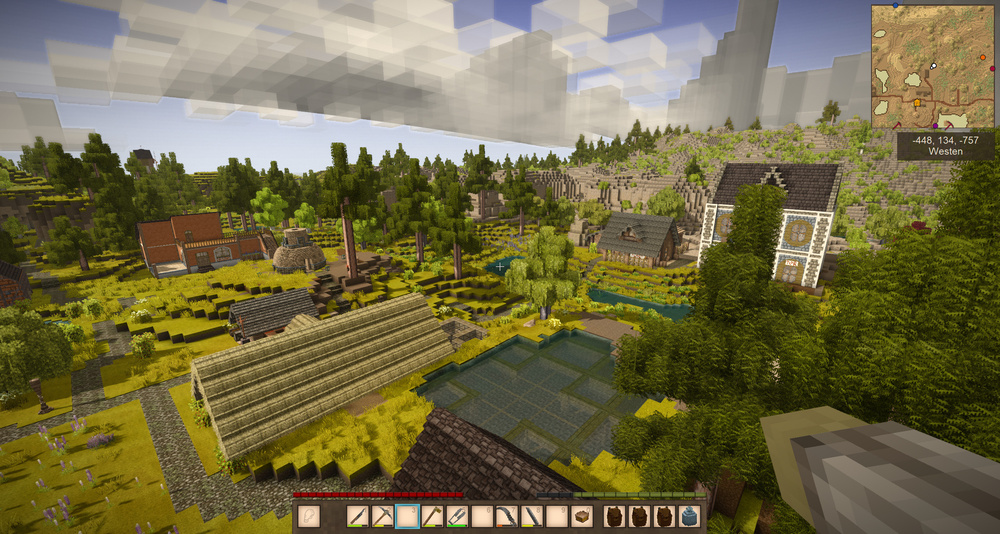Image resolution: width=1000 pixels, height=534 pixels.
Task: Select the orange house marker on minimap
Action: point(917,103)
